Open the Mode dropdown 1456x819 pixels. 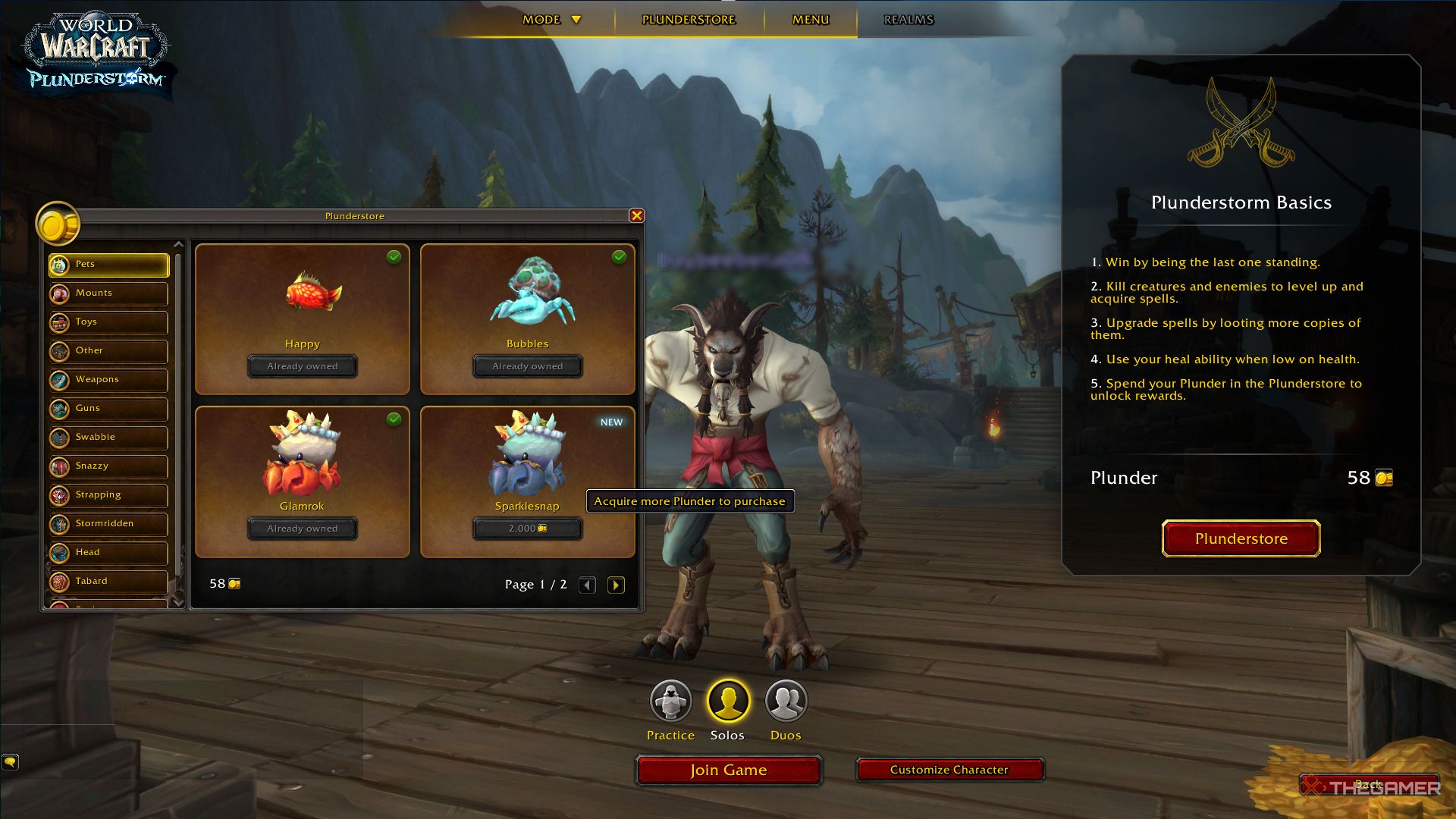(x=551, y=20)
